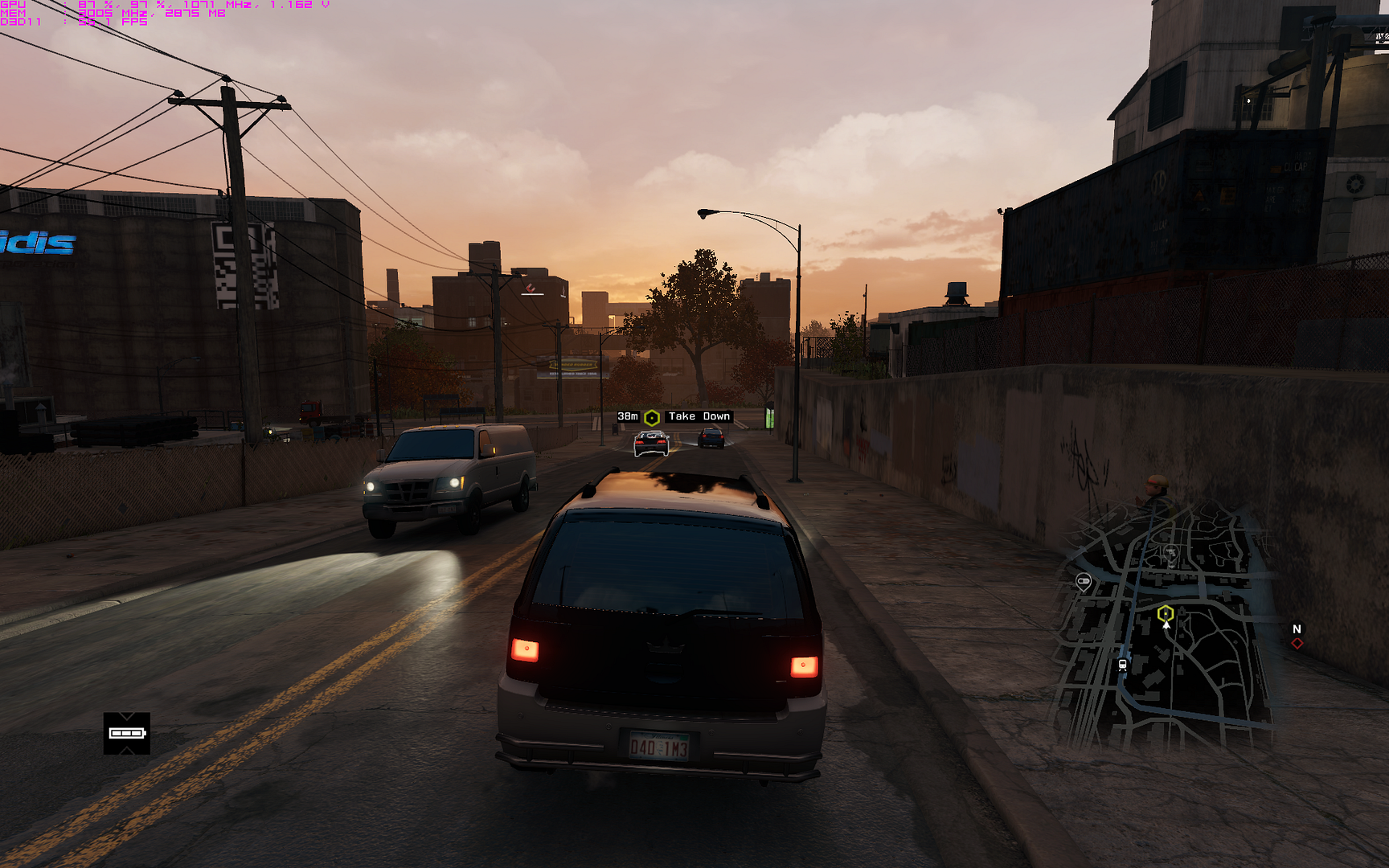Click the faded map pin above the objective
The height and width of the screenshot is (868, 1389).
pos(1170,554)
